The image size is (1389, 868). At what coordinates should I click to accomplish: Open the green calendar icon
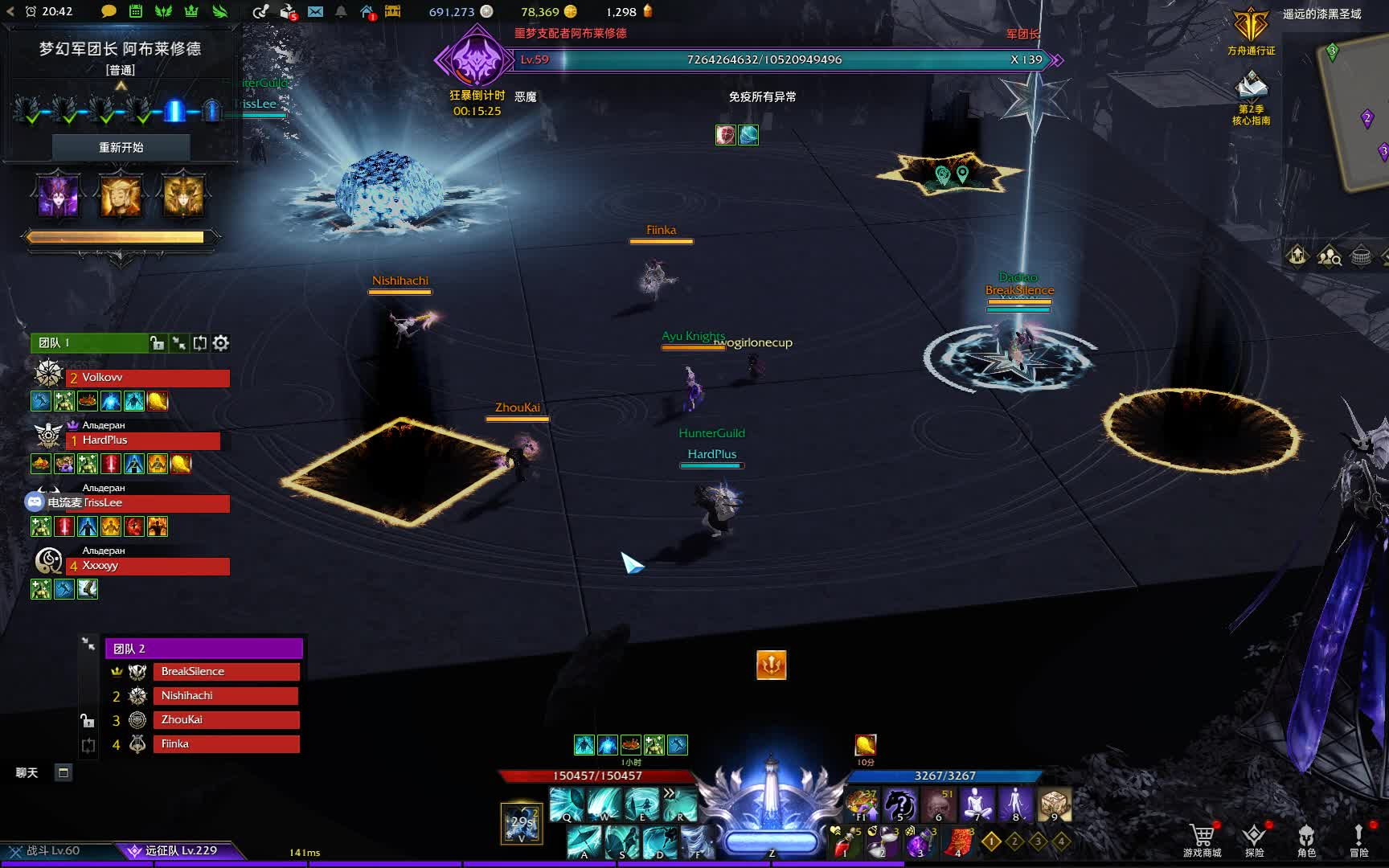136,11
